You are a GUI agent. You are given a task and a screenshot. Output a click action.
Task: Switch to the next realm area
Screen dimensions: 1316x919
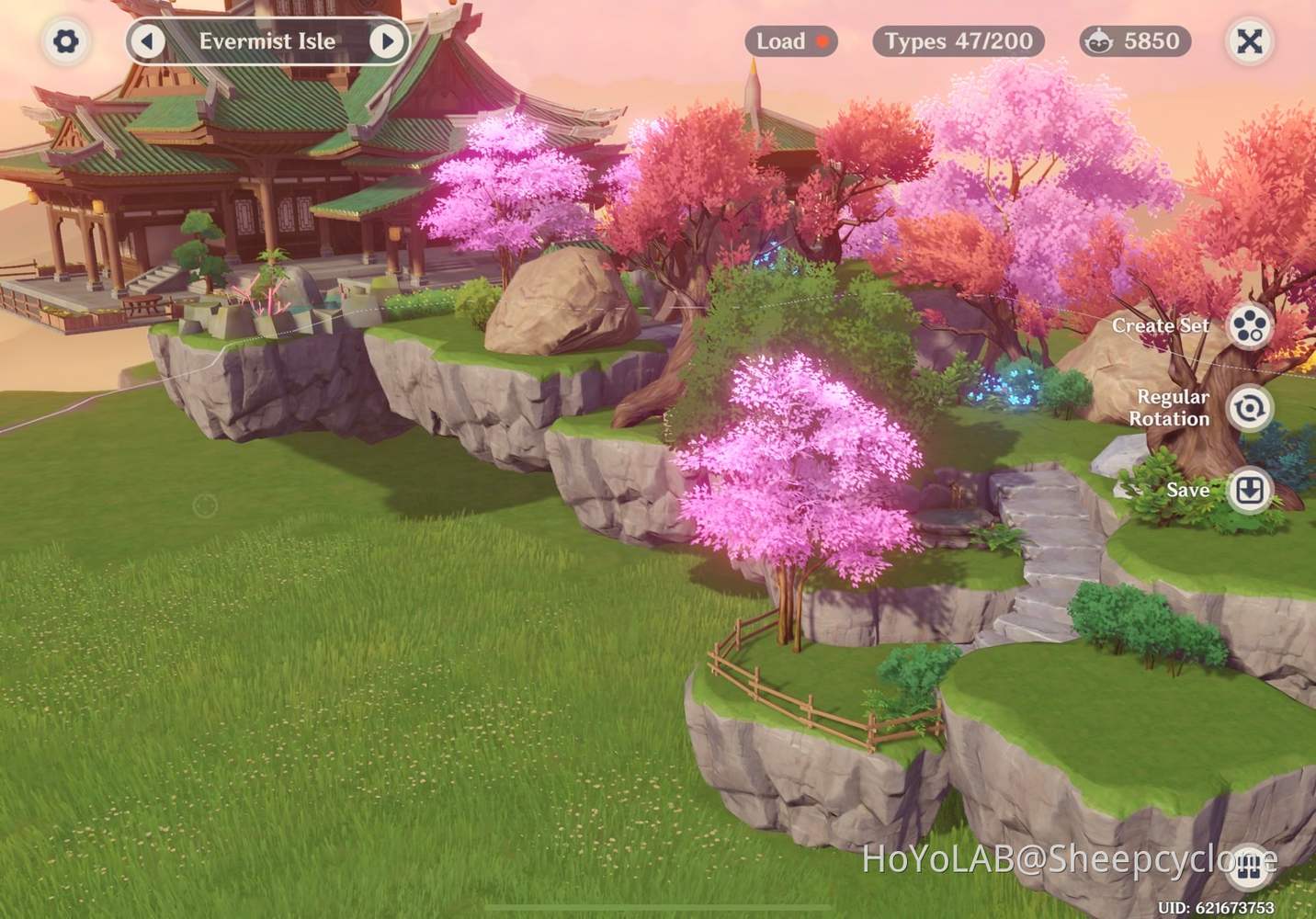[x=388, y=41]
